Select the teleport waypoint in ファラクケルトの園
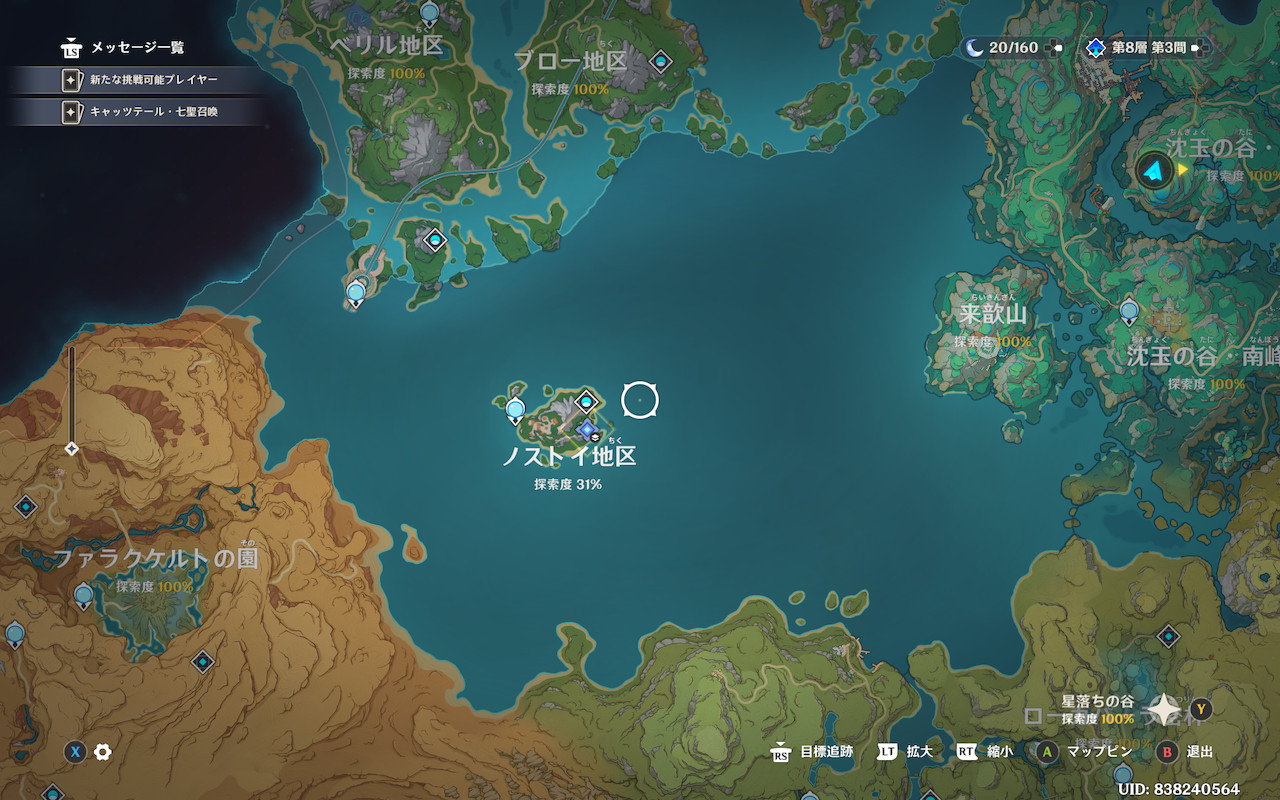 pos(84,596)
